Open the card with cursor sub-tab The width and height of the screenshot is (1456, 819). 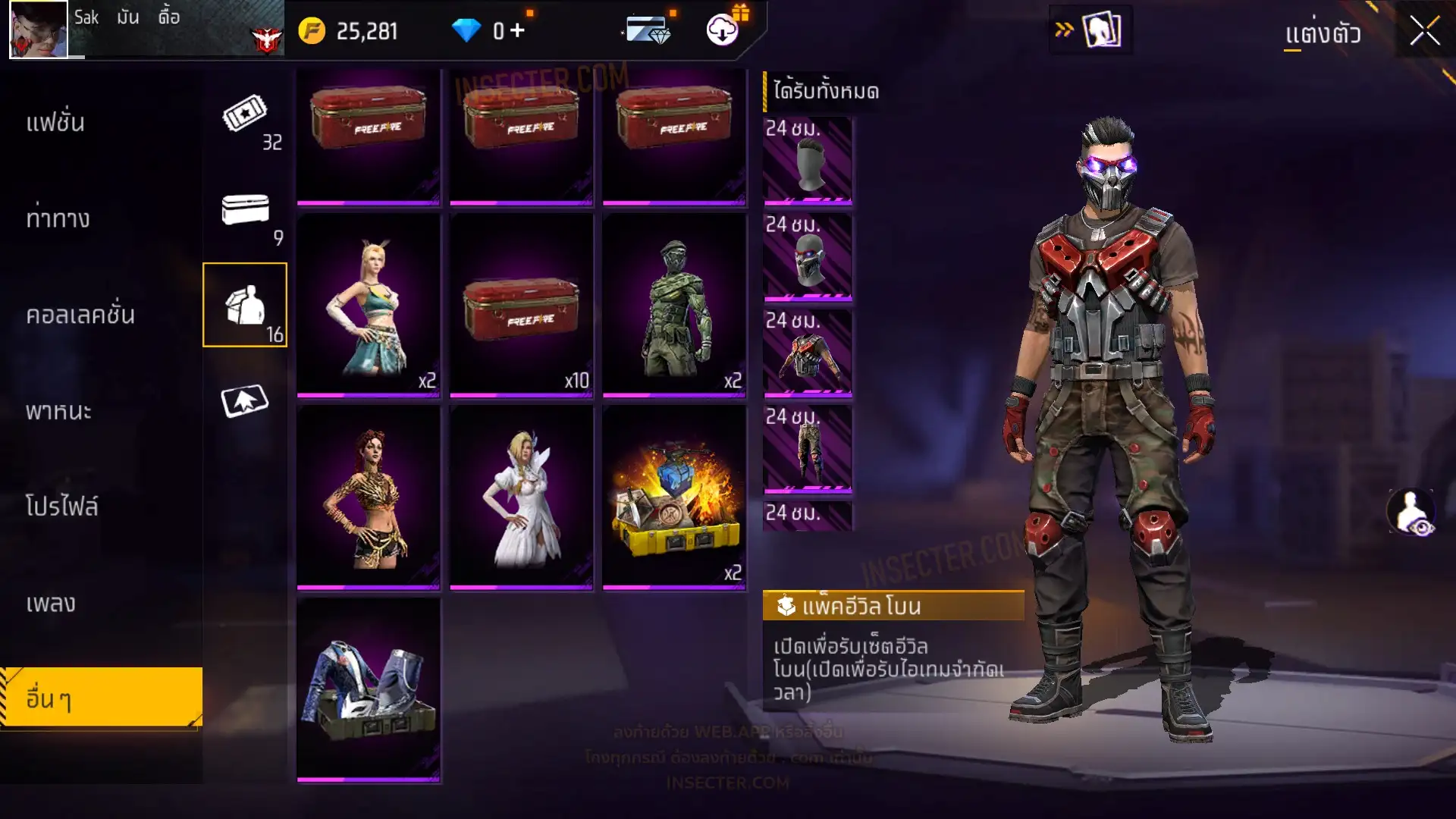pos(245,401)
